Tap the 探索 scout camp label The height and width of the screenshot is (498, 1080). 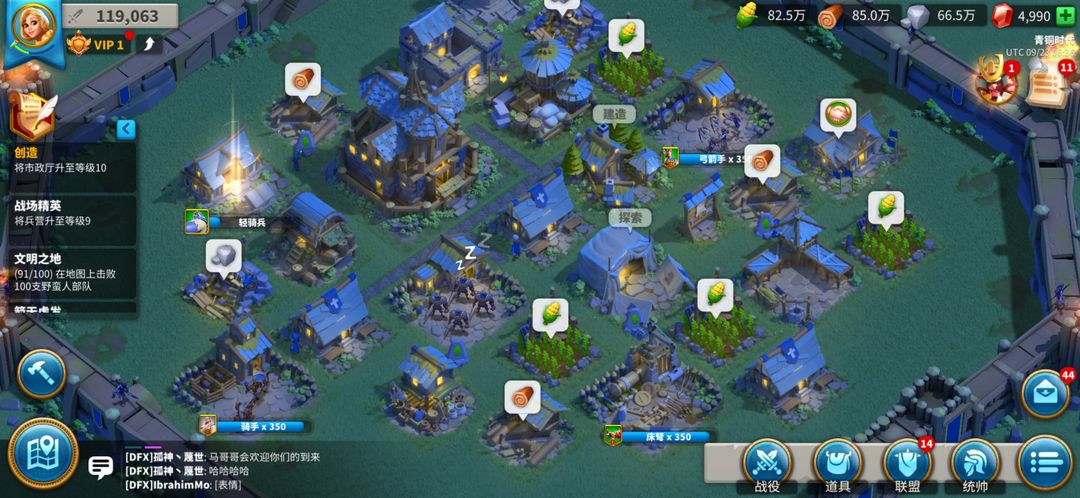pos(629,216)
